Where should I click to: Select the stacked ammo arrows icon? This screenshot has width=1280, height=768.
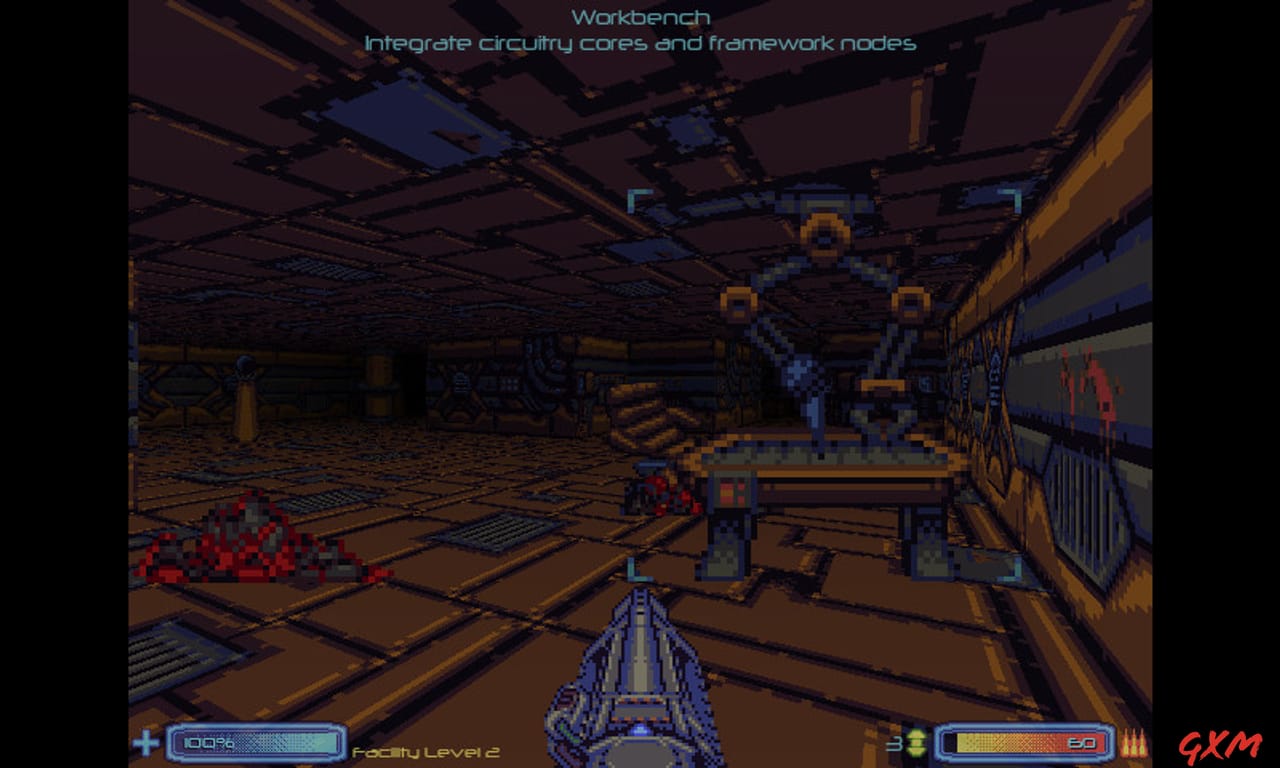(917, 744)
